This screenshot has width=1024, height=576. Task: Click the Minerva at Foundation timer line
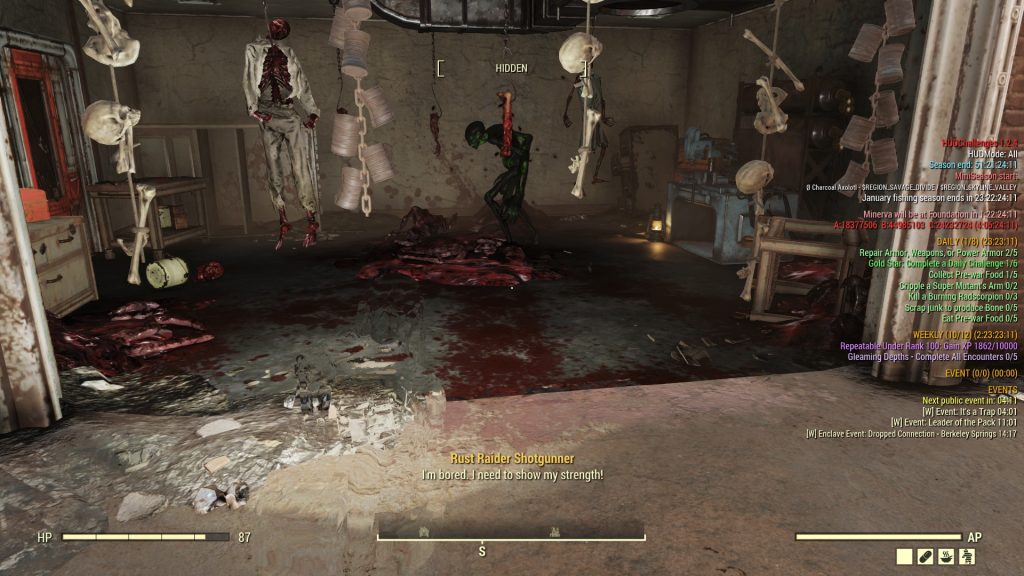(948, 215)
